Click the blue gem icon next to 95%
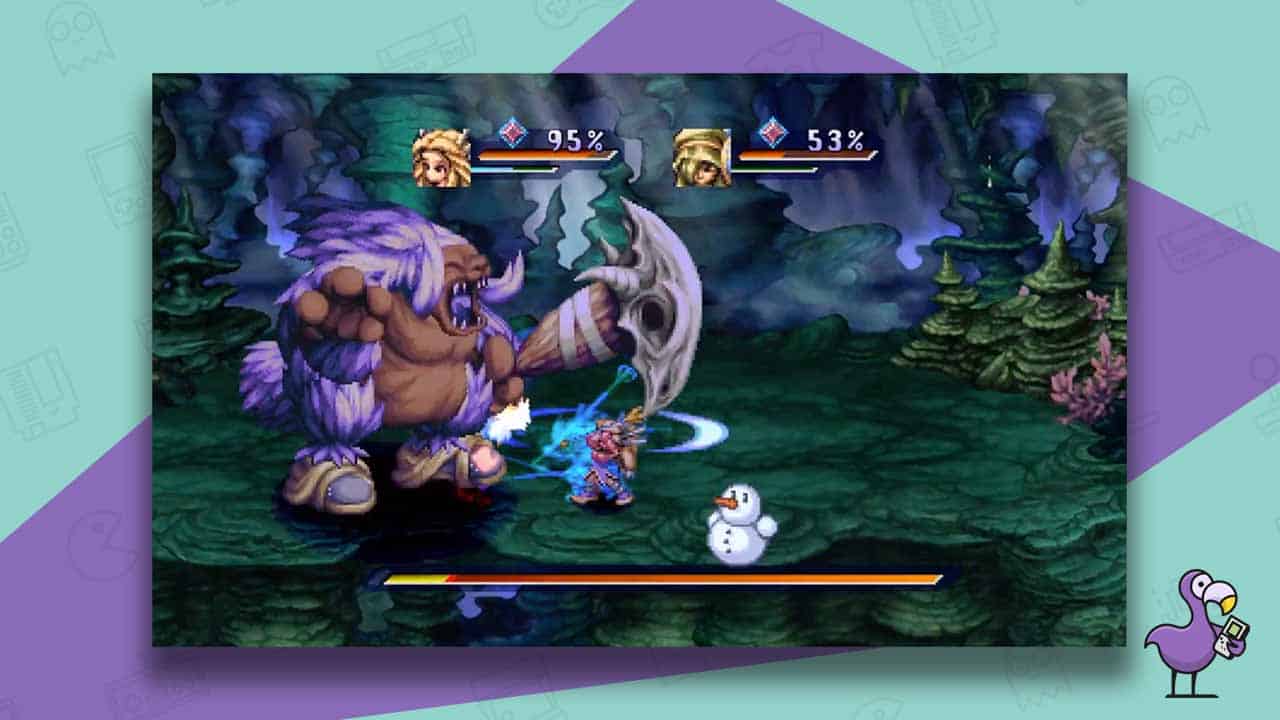The width and height of the screenshot is (1280, 720). click(510, 133)
